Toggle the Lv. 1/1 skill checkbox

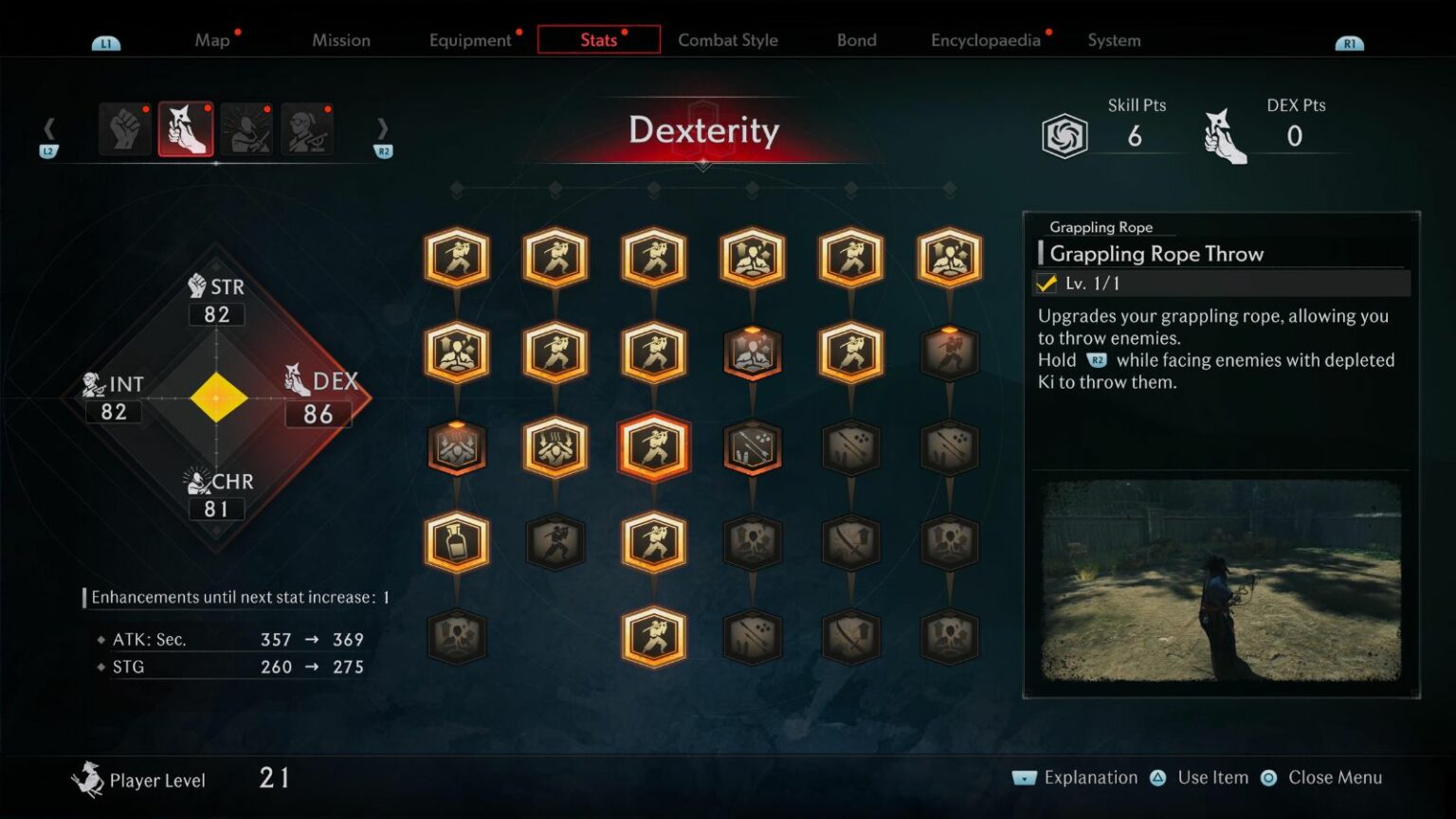point(1046,282)
